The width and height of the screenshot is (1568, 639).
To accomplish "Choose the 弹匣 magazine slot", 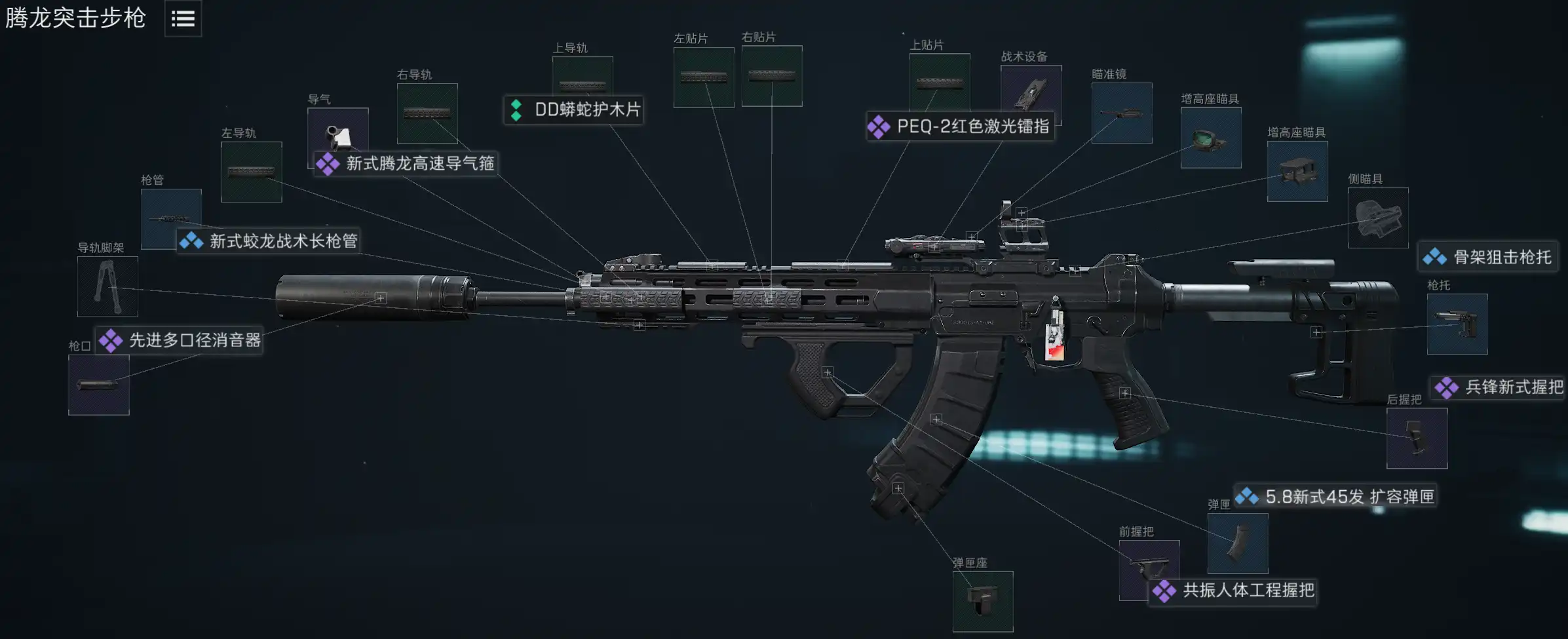I will tap(1238, 543).
